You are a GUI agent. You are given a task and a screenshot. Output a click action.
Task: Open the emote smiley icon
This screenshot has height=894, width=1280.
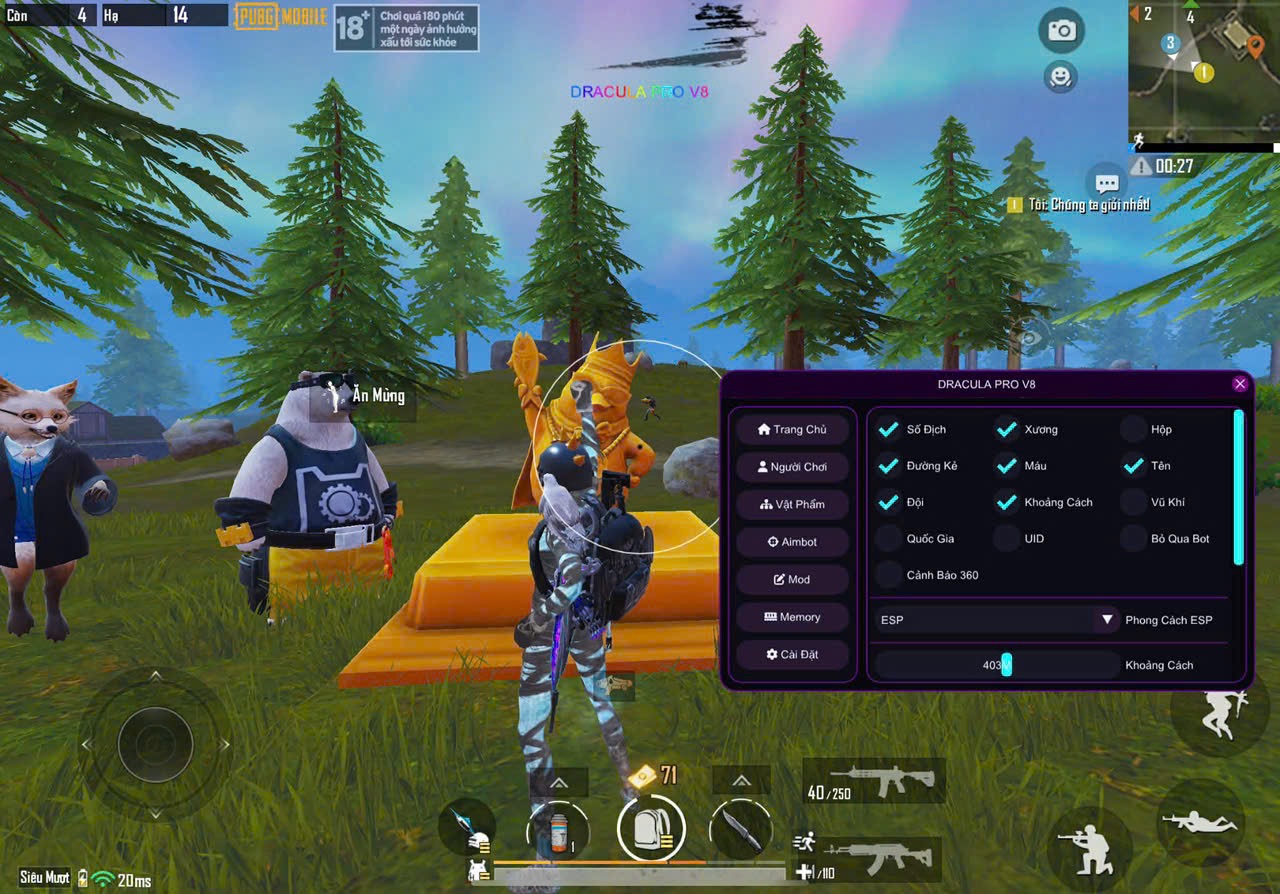click(x=1060, y=78)
